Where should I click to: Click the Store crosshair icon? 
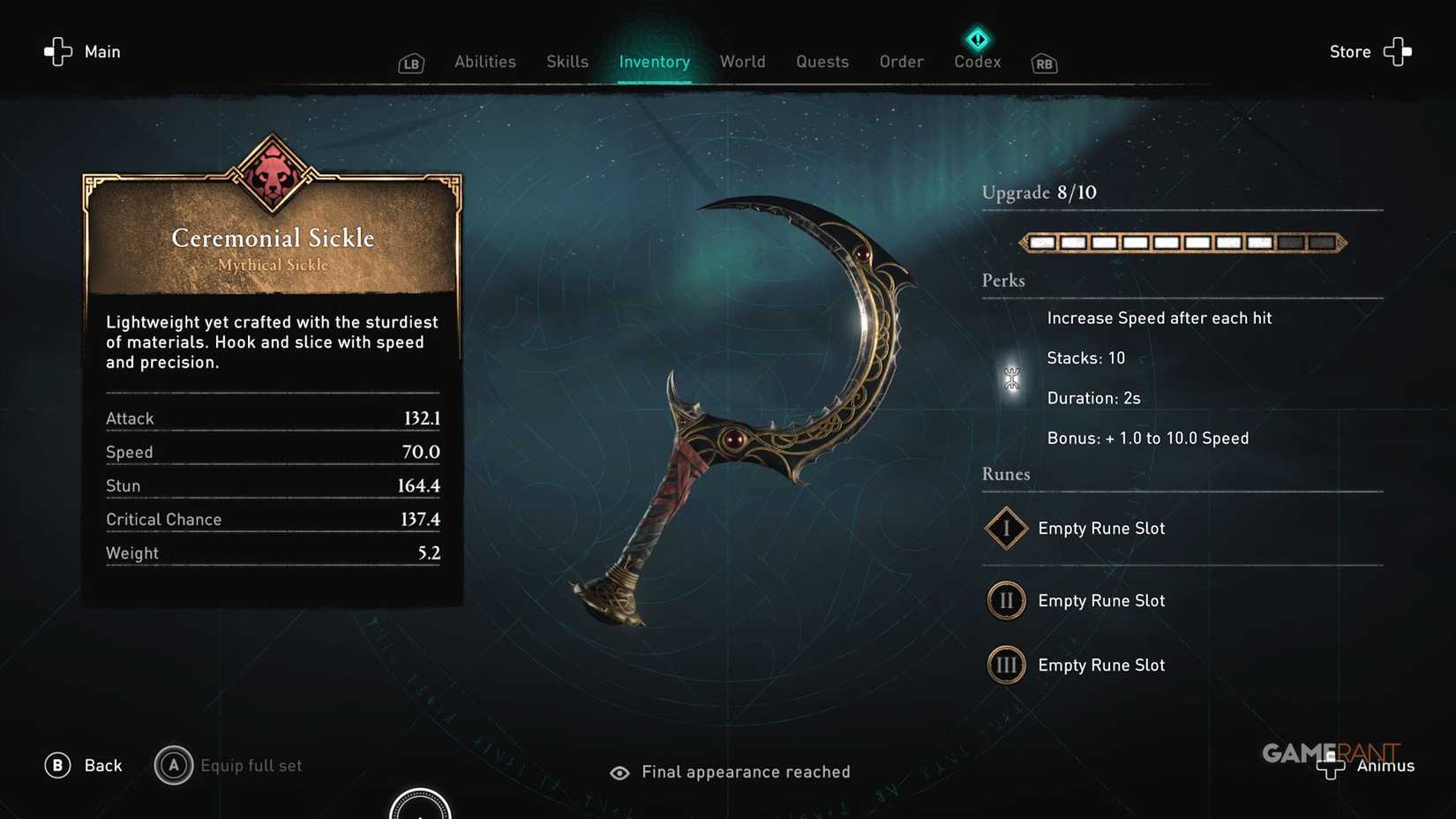tap(1397, 51)
